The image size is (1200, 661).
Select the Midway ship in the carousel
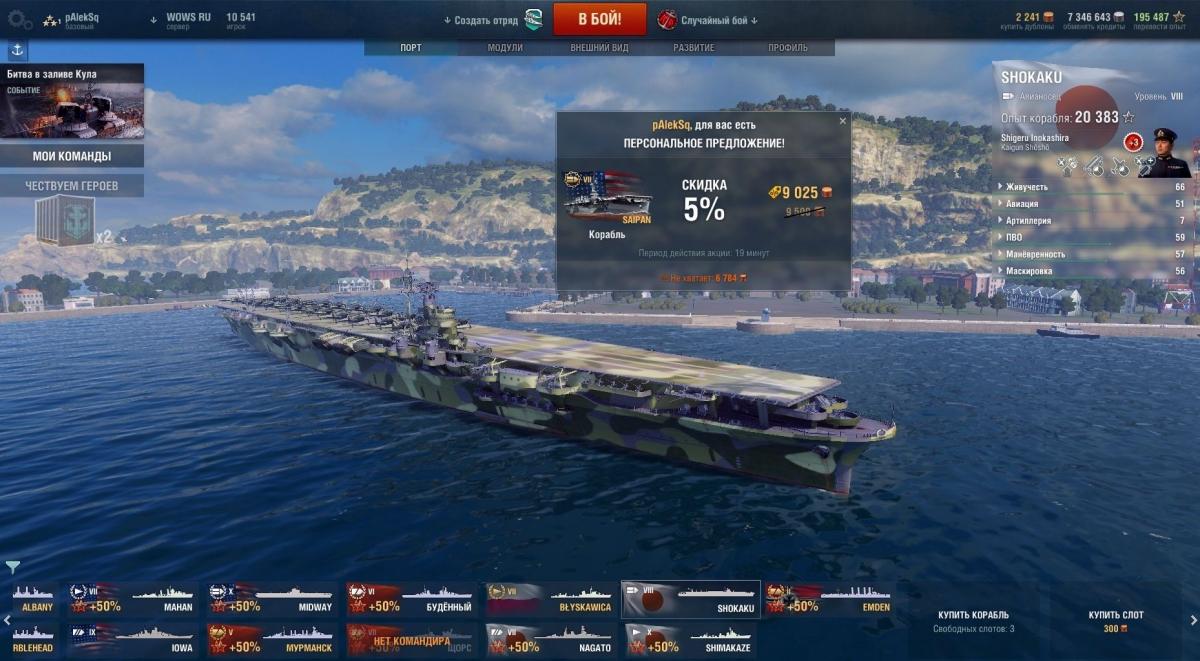click(x=273, y=599)
